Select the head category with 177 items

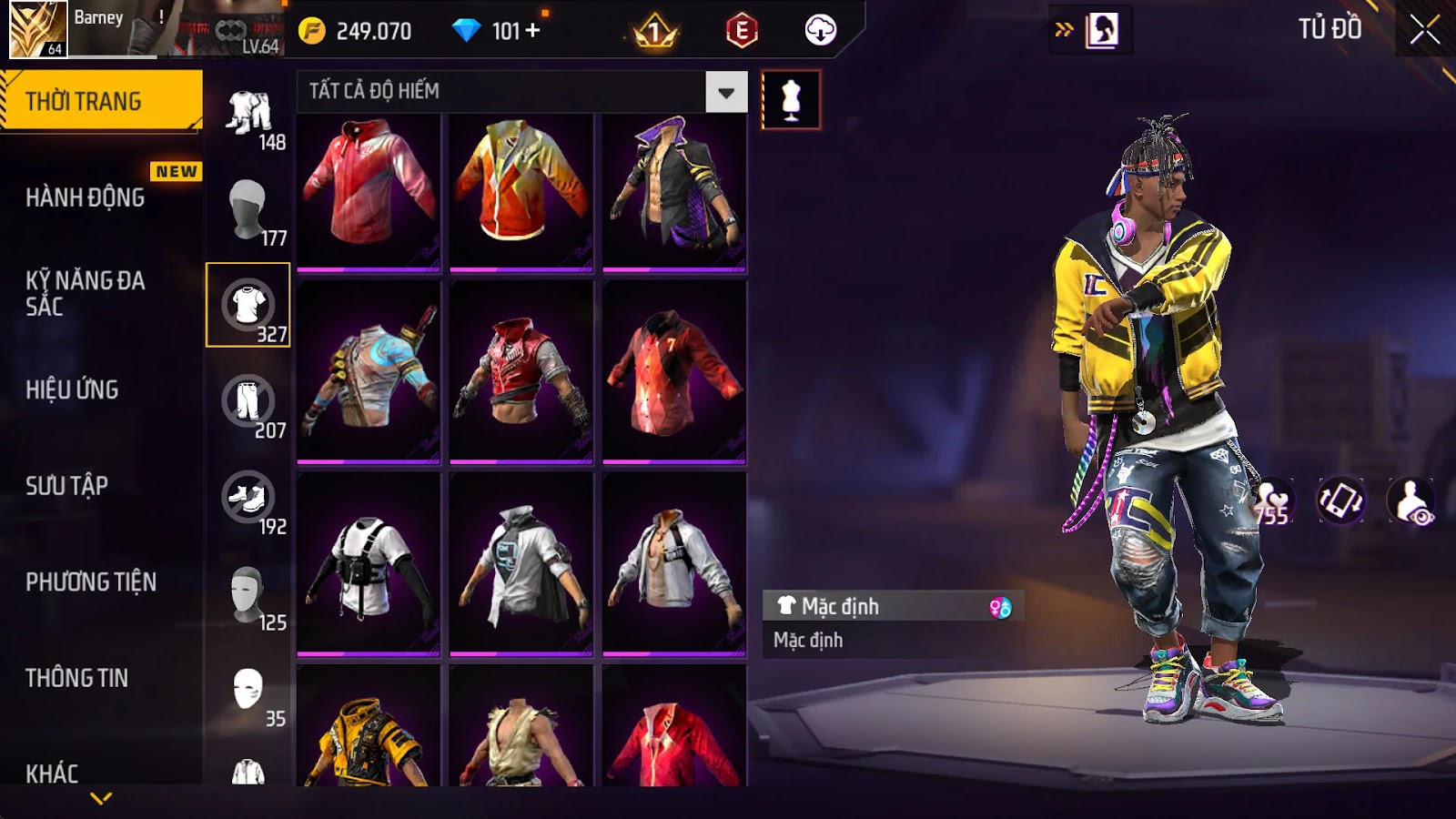pos(248,209)
